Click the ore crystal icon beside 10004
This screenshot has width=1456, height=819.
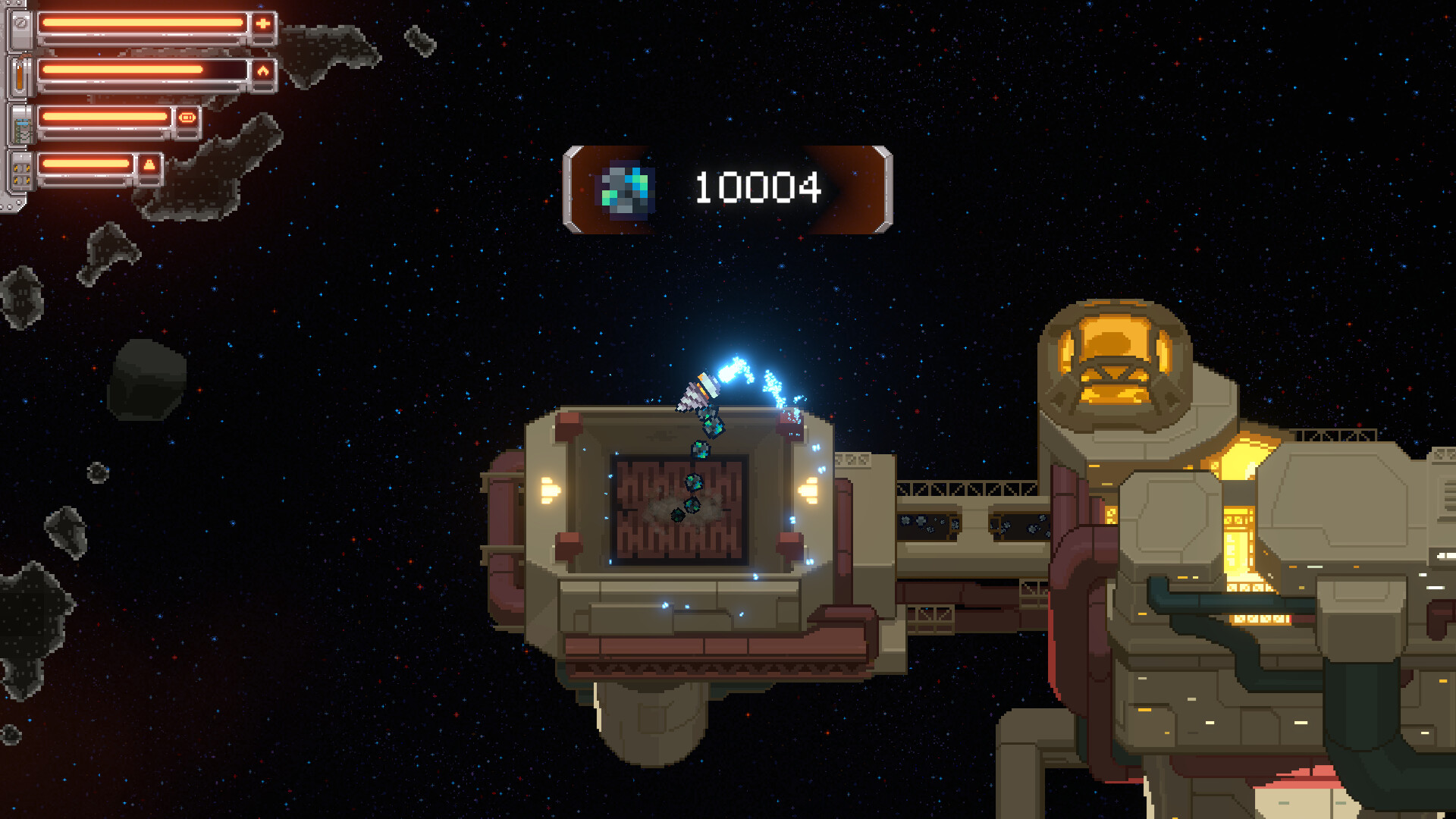pos(626,190)
